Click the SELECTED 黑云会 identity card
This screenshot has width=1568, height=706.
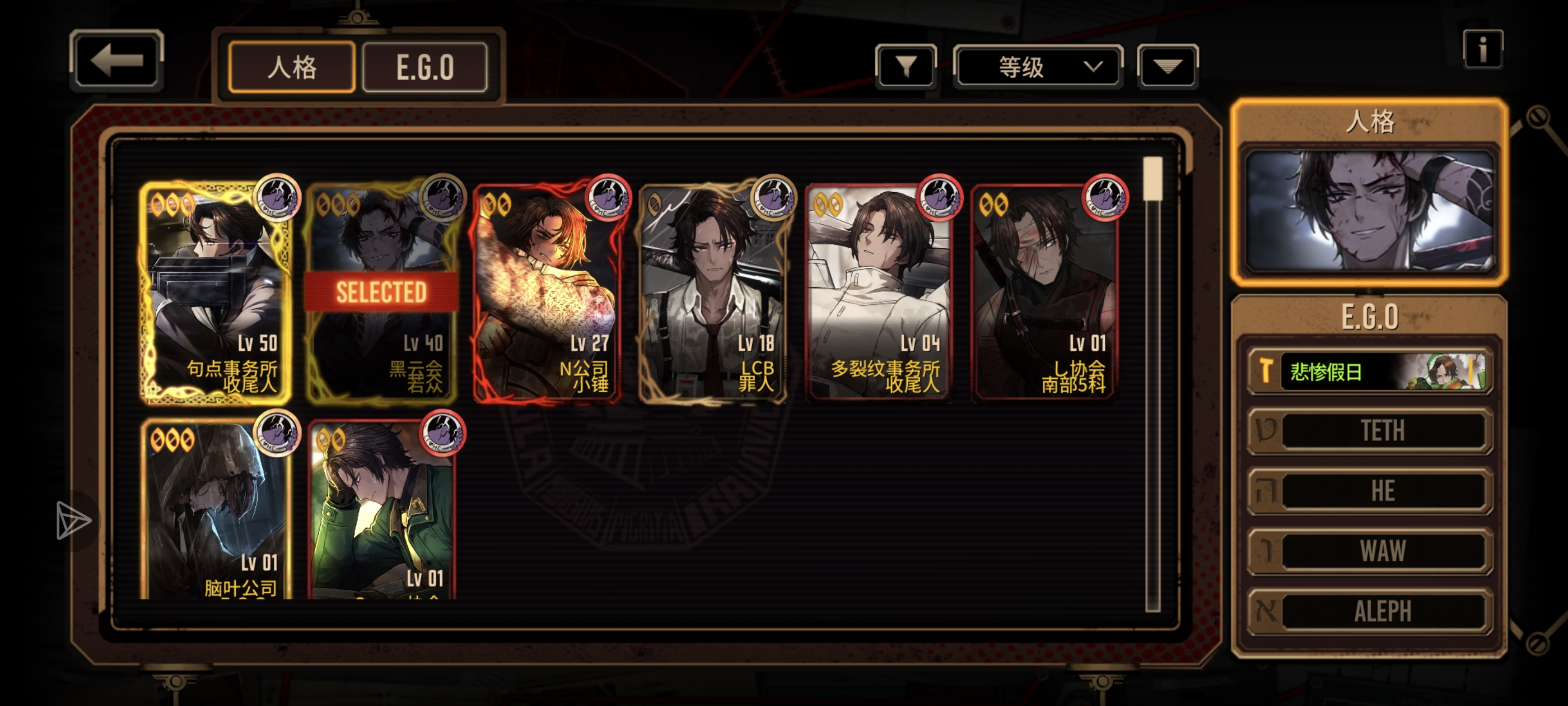(x=382, y=292)
